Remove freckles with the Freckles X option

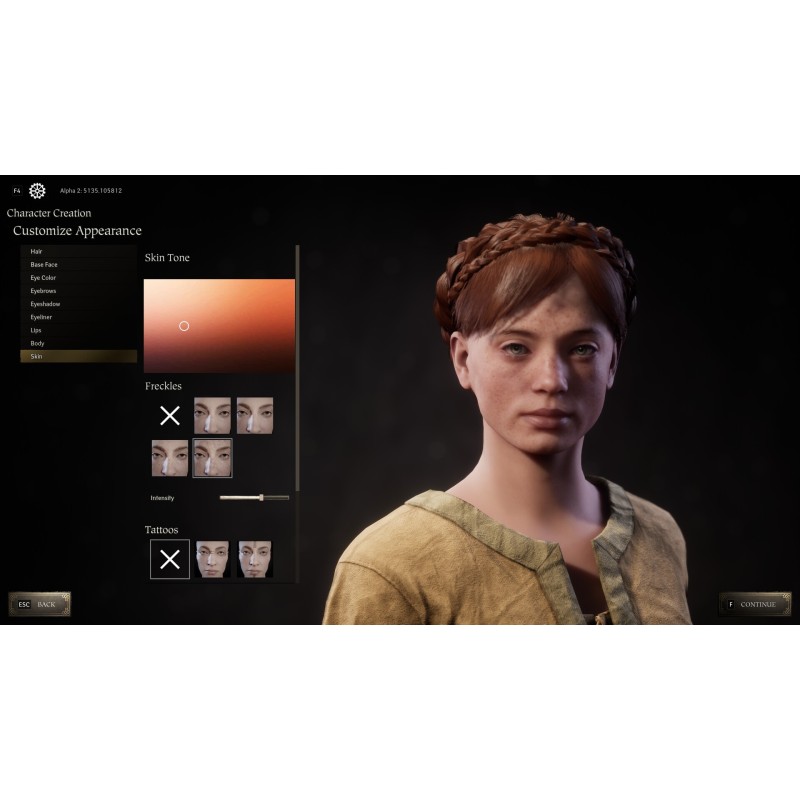click(170, 415)
